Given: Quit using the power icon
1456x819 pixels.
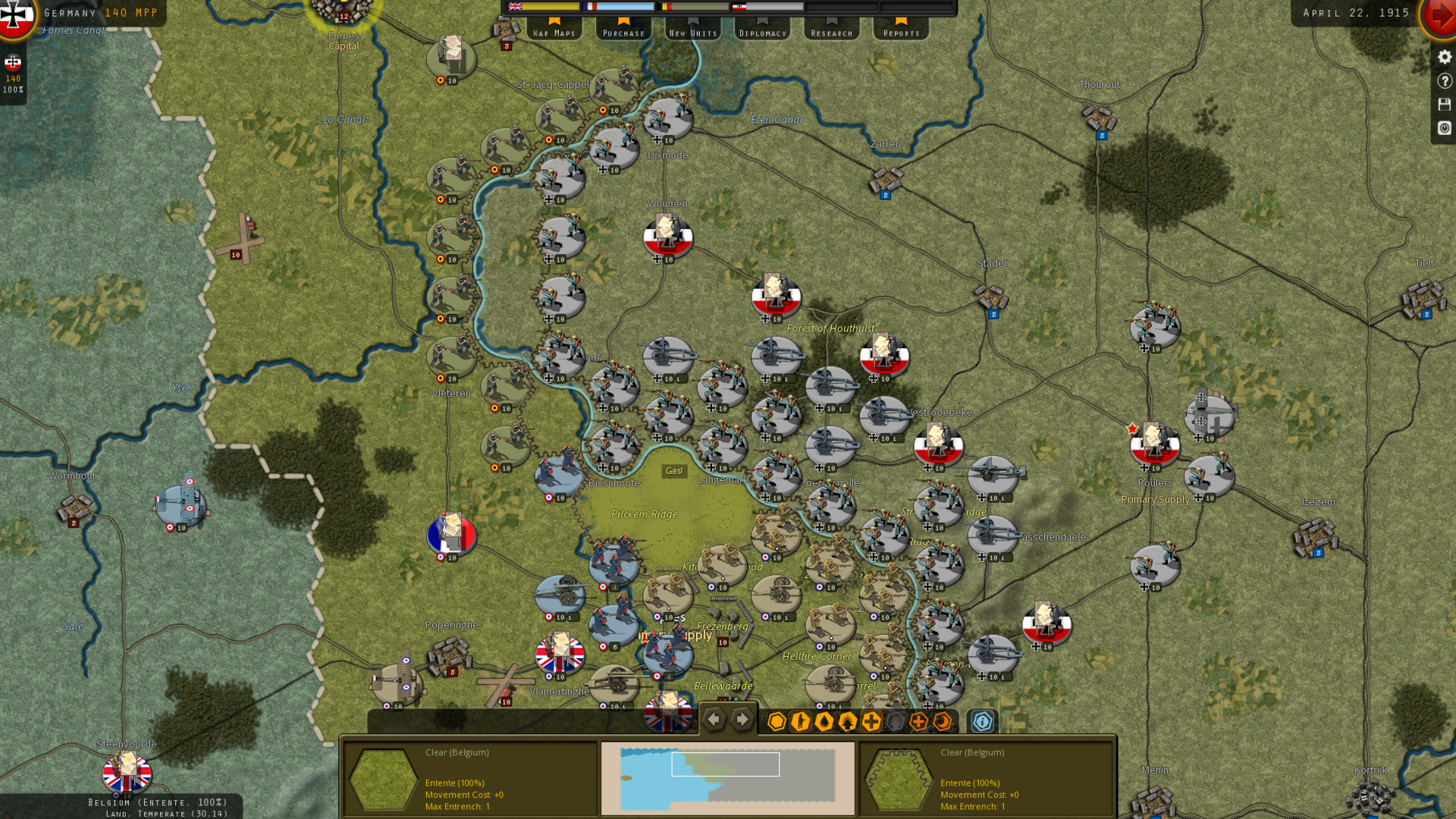Looking at the screenshot, I should pyautogui.click(x=1444, y=128).
